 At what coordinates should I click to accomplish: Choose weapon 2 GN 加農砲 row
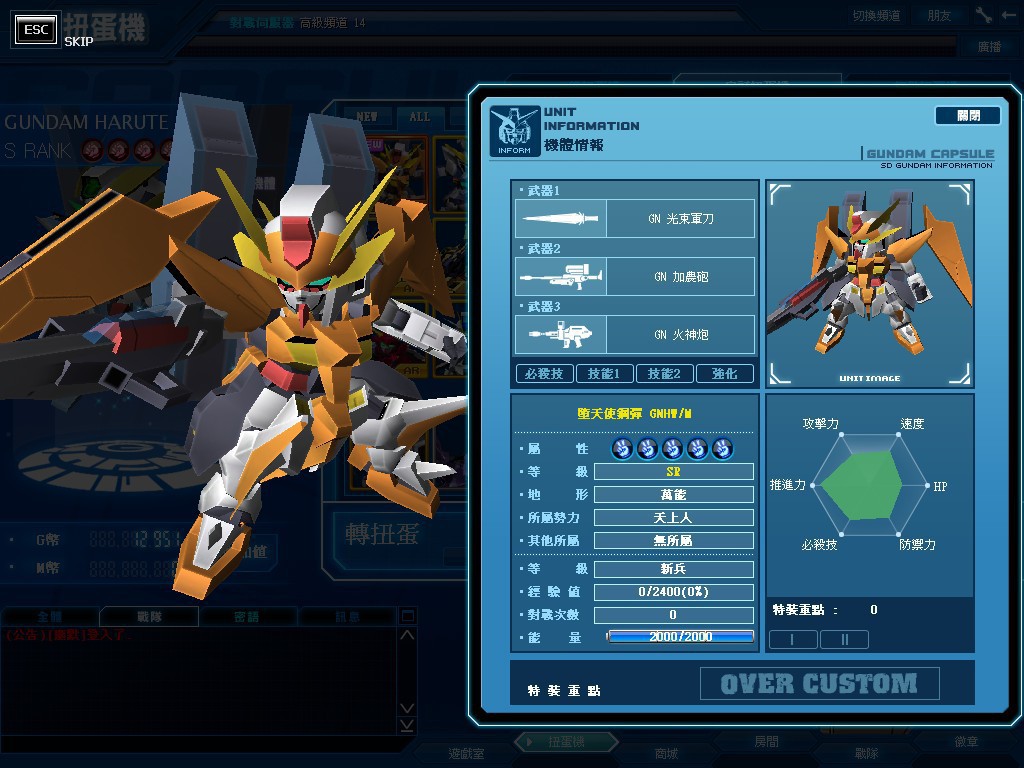click(x=635, y=276)
